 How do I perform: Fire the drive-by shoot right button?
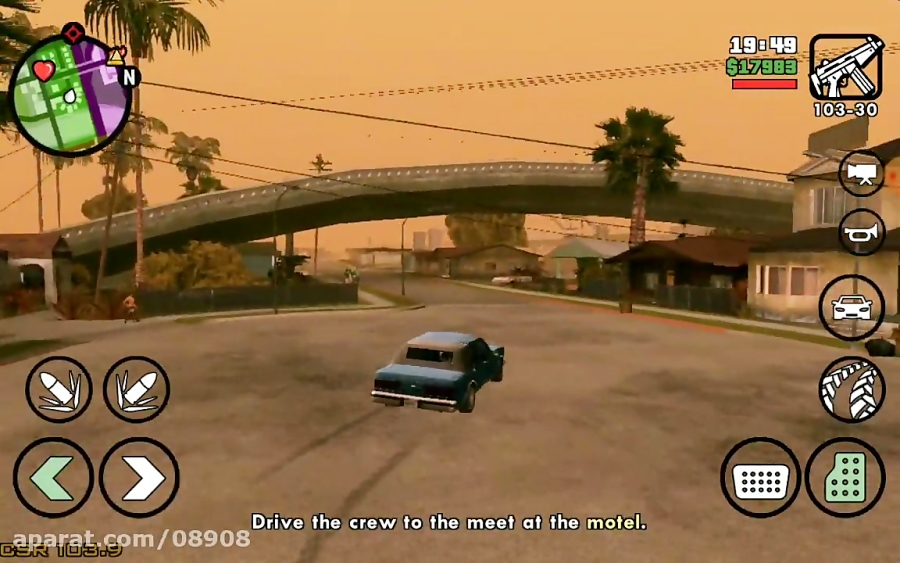[136, 390]
